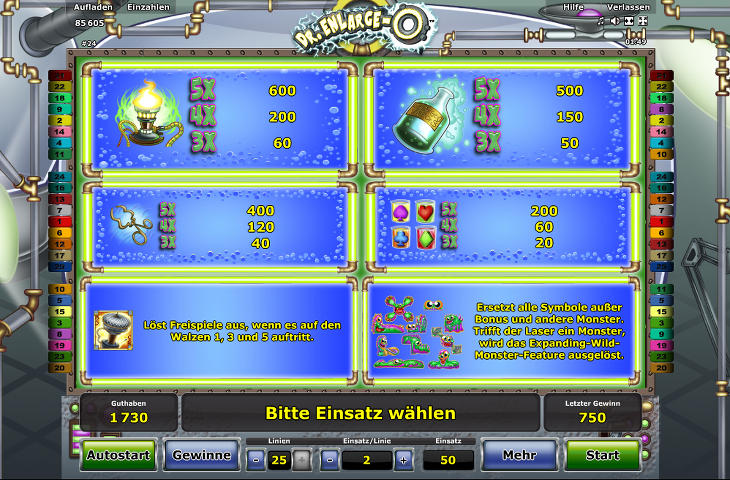Decrease the Linien count with minus
The width and height of the screenshot is (730, 480).
tap(256, 460)
